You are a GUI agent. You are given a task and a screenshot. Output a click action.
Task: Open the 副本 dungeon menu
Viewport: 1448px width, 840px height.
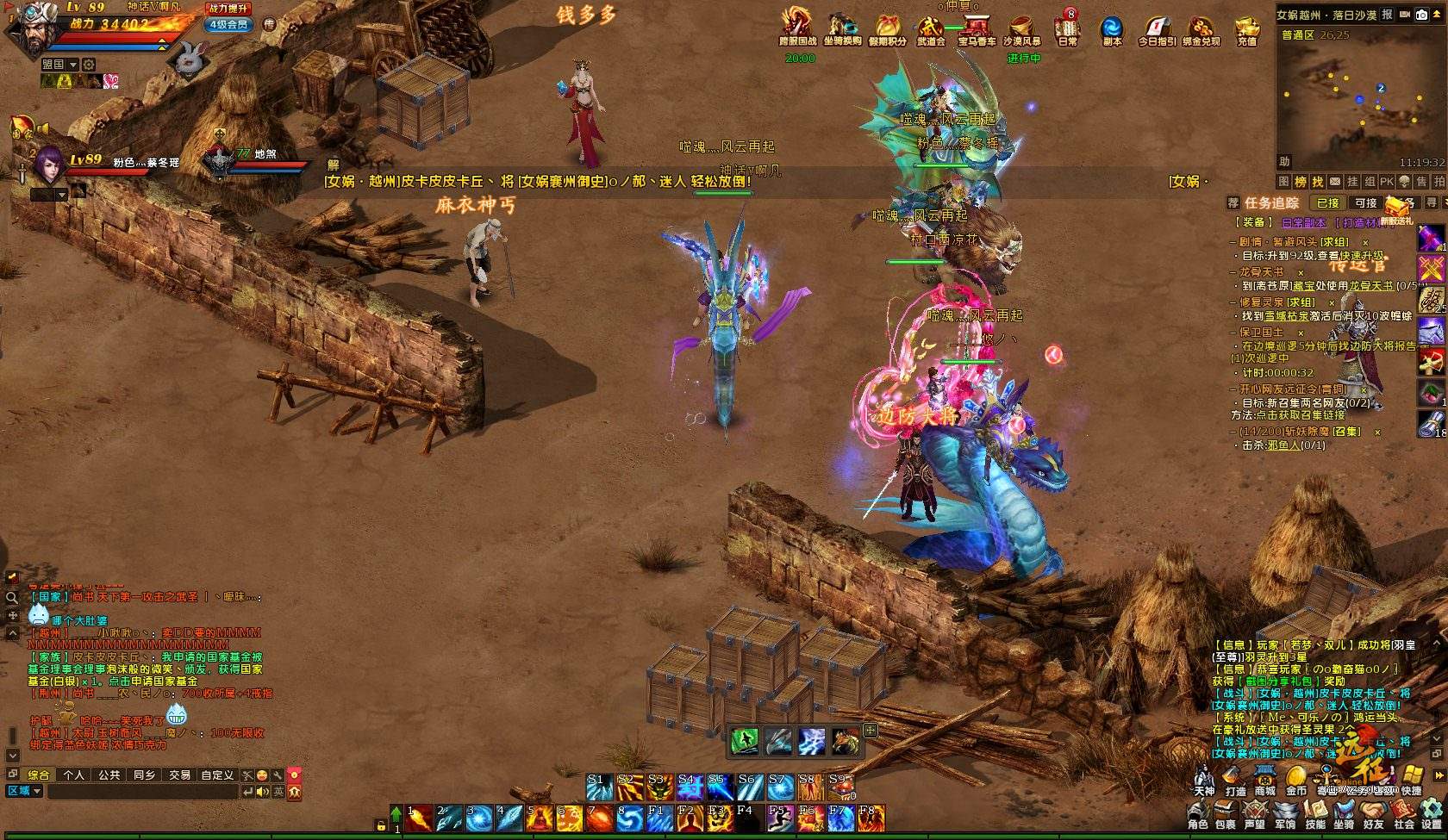point(1112,29)
